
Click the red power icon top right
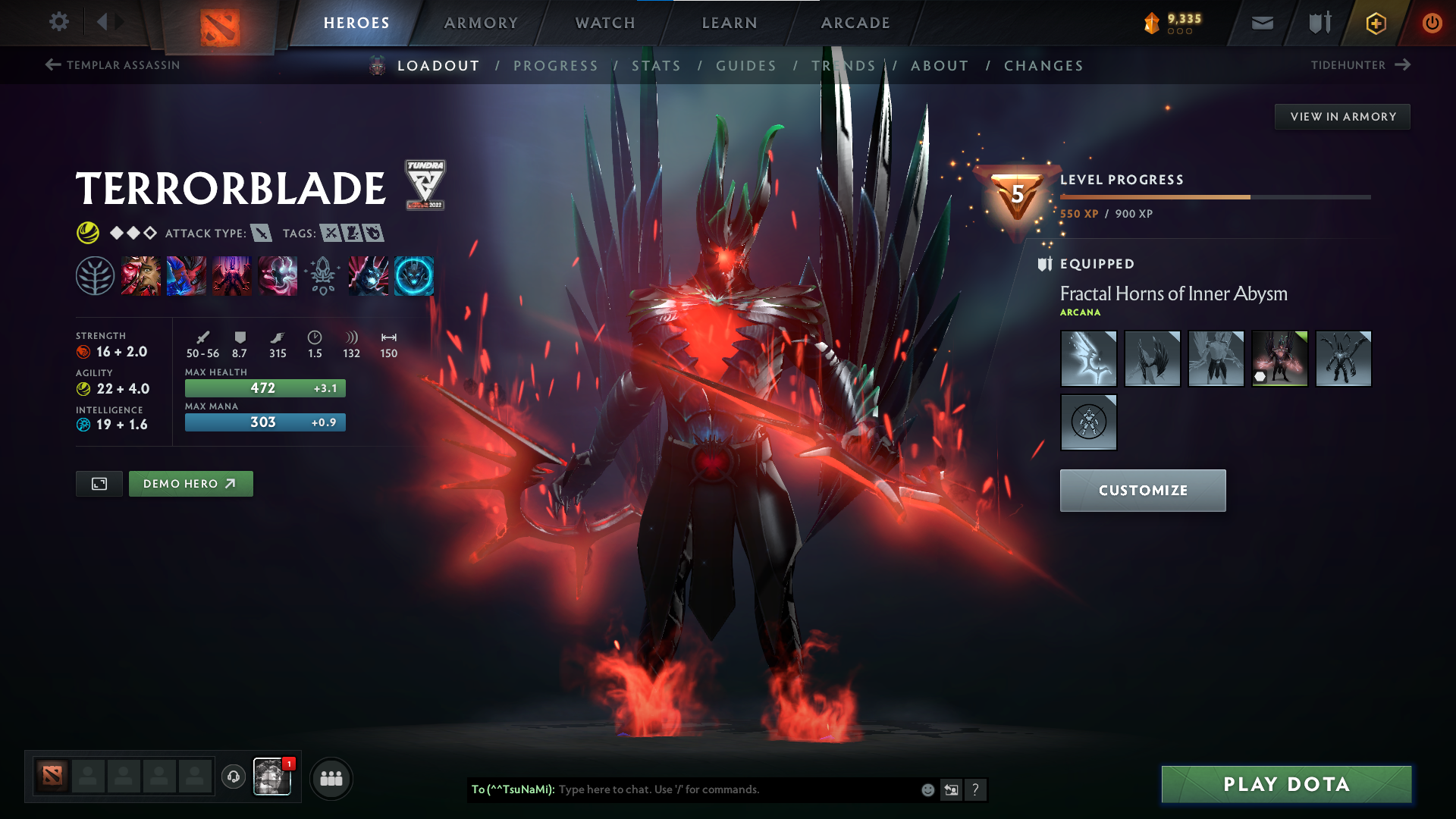pyautogui.click(x=1432, y=23)
